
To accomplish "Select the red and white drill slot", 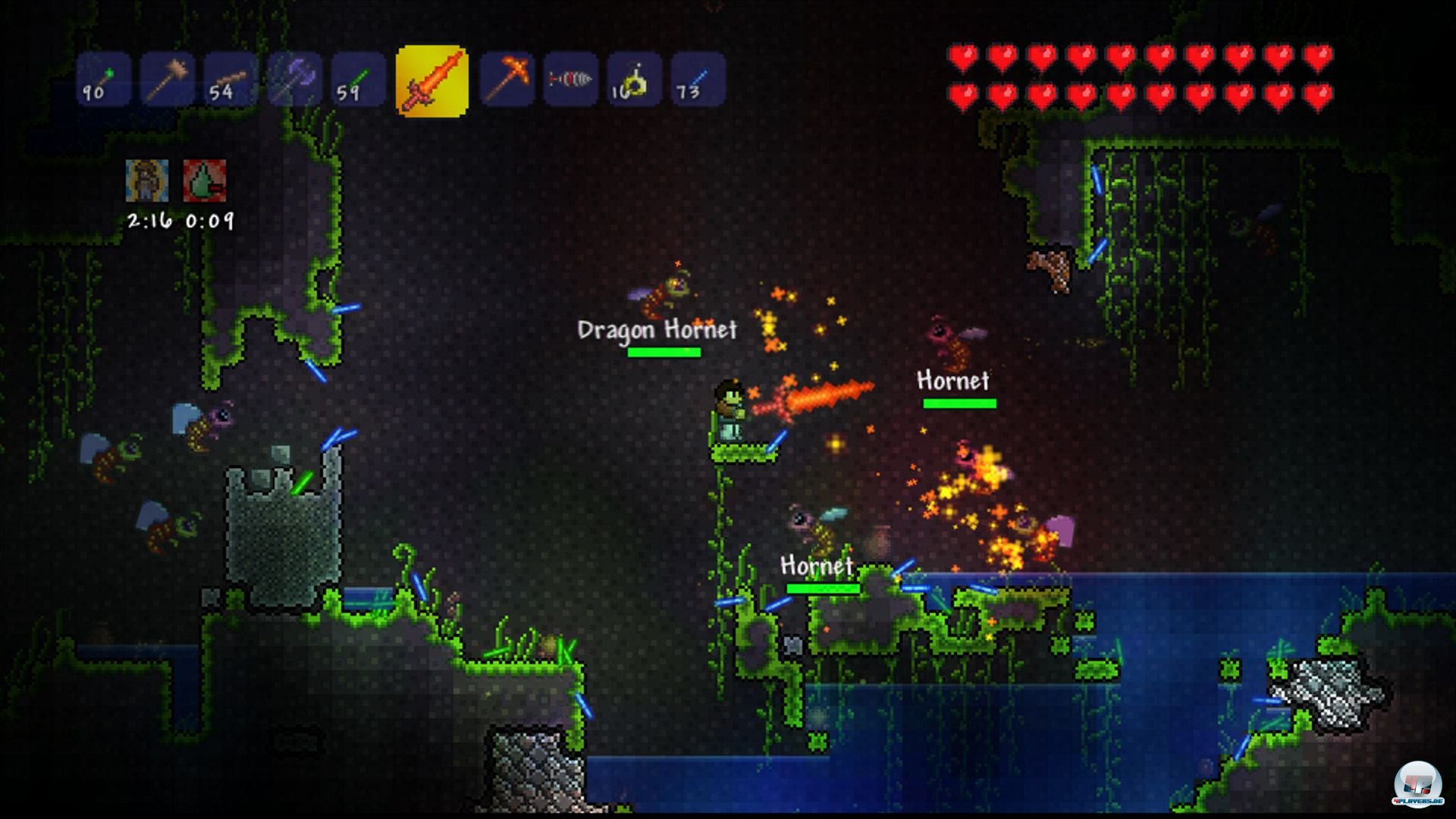I will coord(570,79).
